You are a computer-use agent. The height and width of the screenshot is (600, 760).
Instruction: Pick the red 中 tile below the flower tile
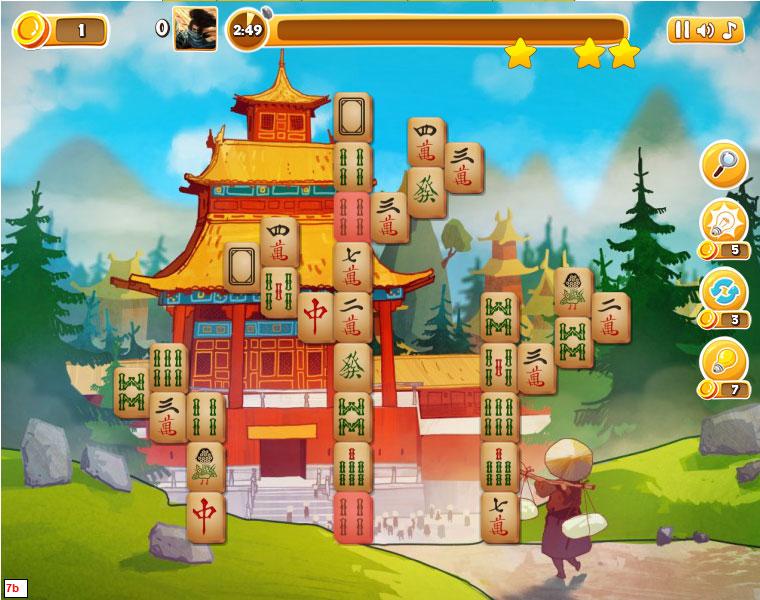206,515
